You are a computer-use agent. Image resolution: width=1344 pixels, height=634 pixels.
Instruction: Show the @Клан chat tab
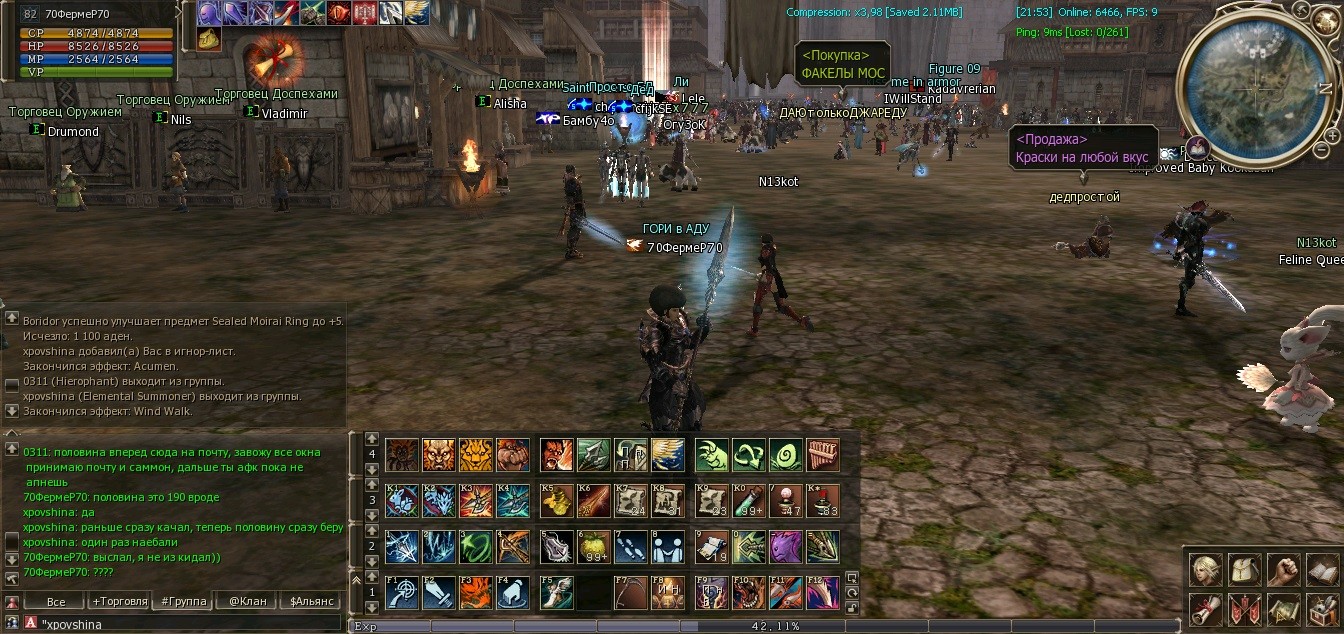click(x=247, y=602)
